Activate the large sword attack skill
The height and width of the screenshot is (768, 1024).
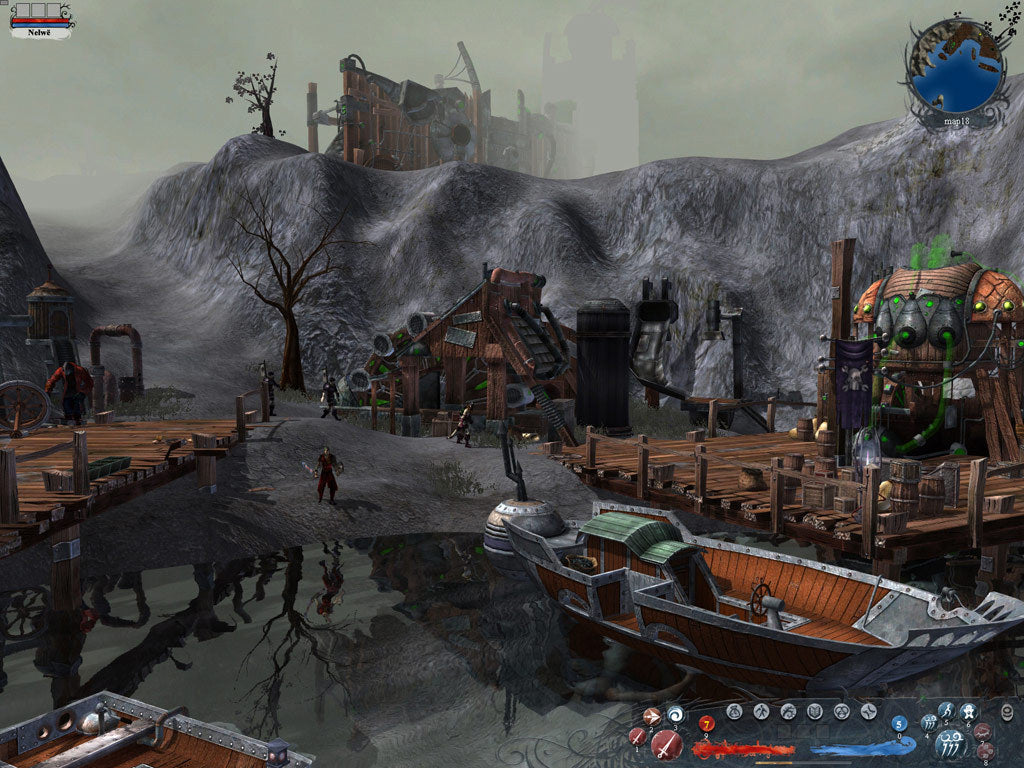pos(666,744)
